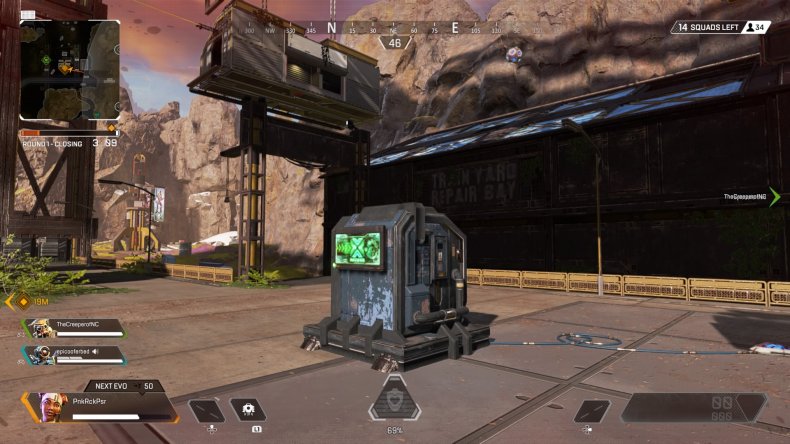Click the PnkRckPsr player portrait
790x444 pixels.
tap(53, 406)
